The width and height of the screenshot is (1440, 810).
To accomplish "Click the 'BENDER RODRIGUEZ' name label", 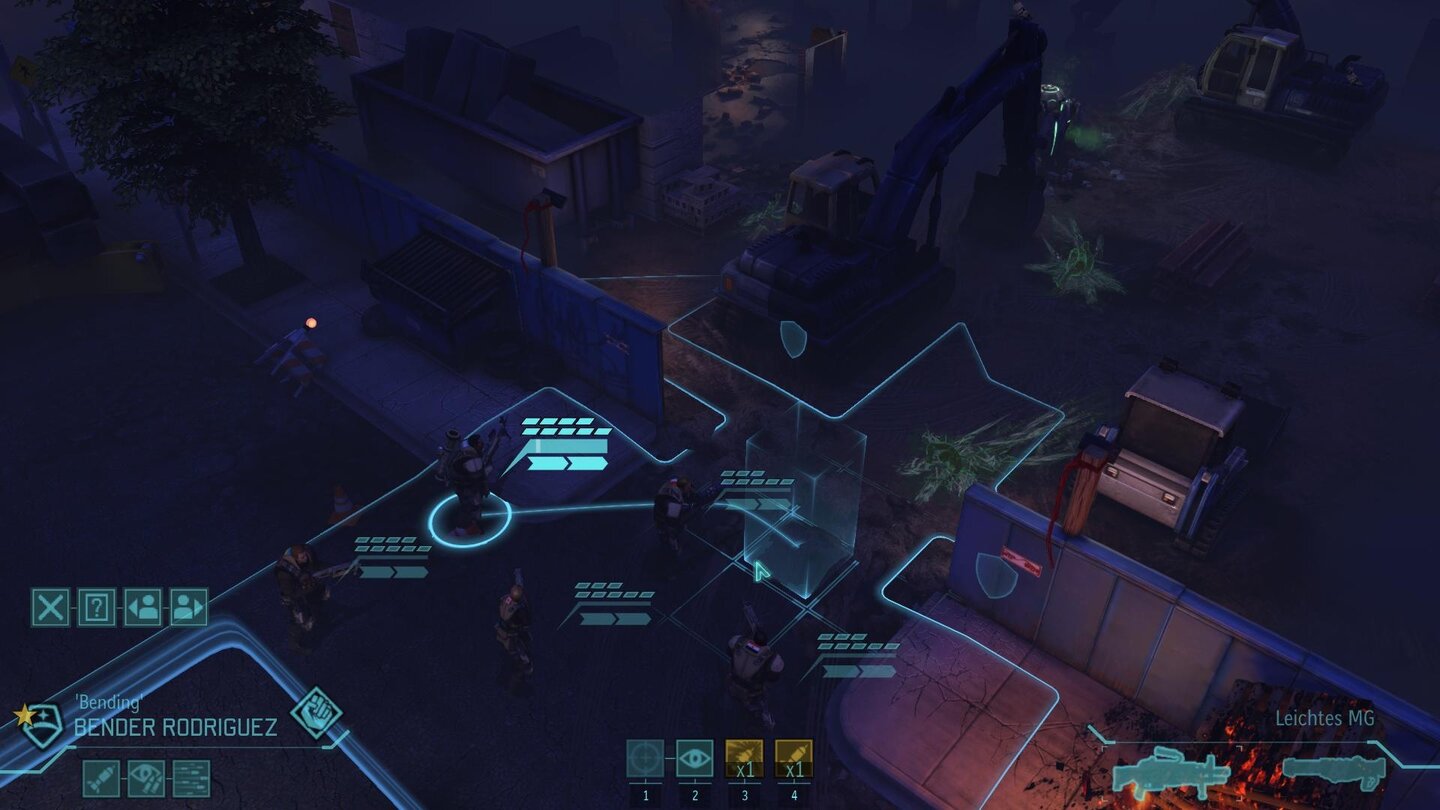I will [x=176, y=727].
